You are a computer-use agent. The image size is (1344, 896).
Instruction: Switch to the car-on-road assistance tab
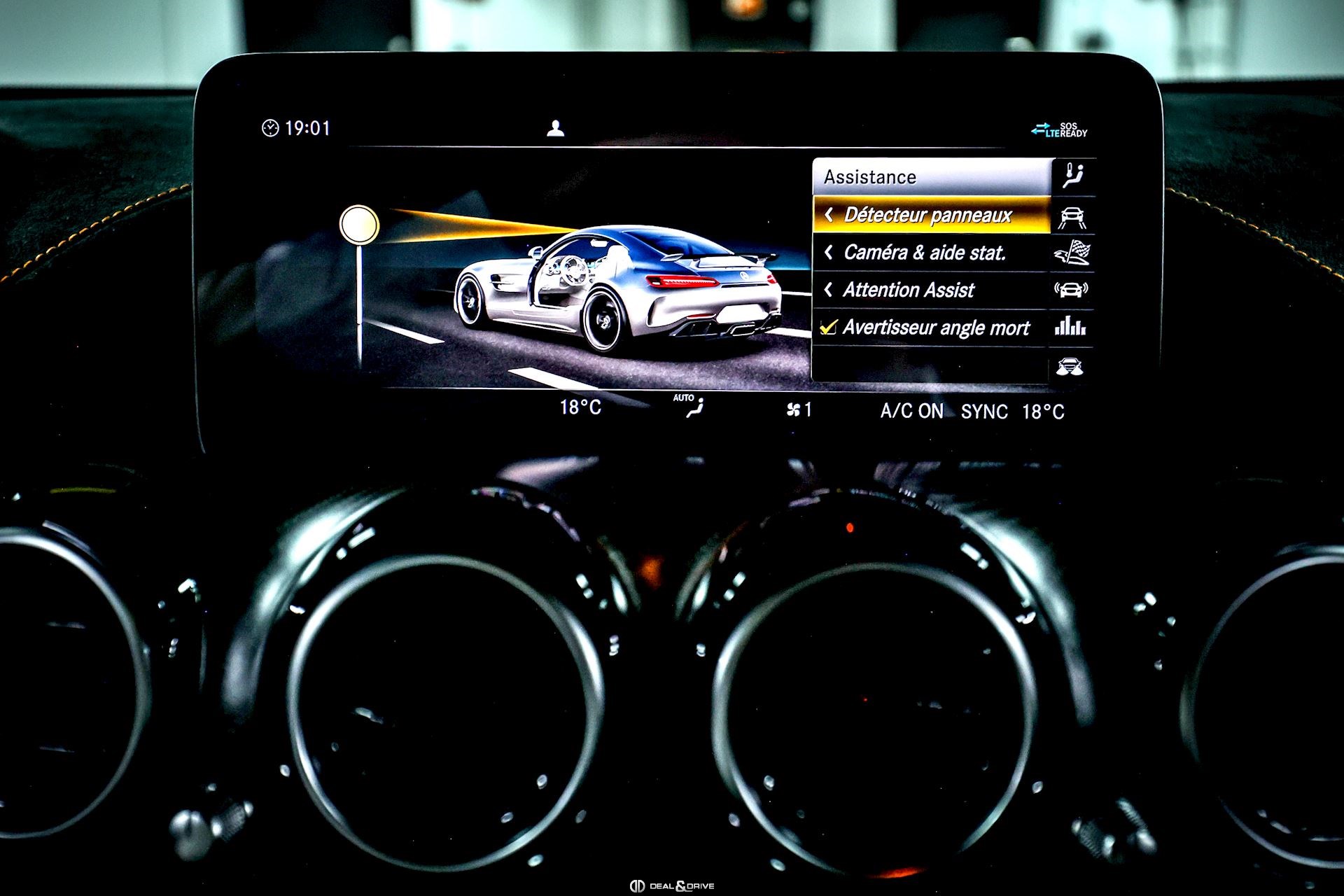[1072, 217]
